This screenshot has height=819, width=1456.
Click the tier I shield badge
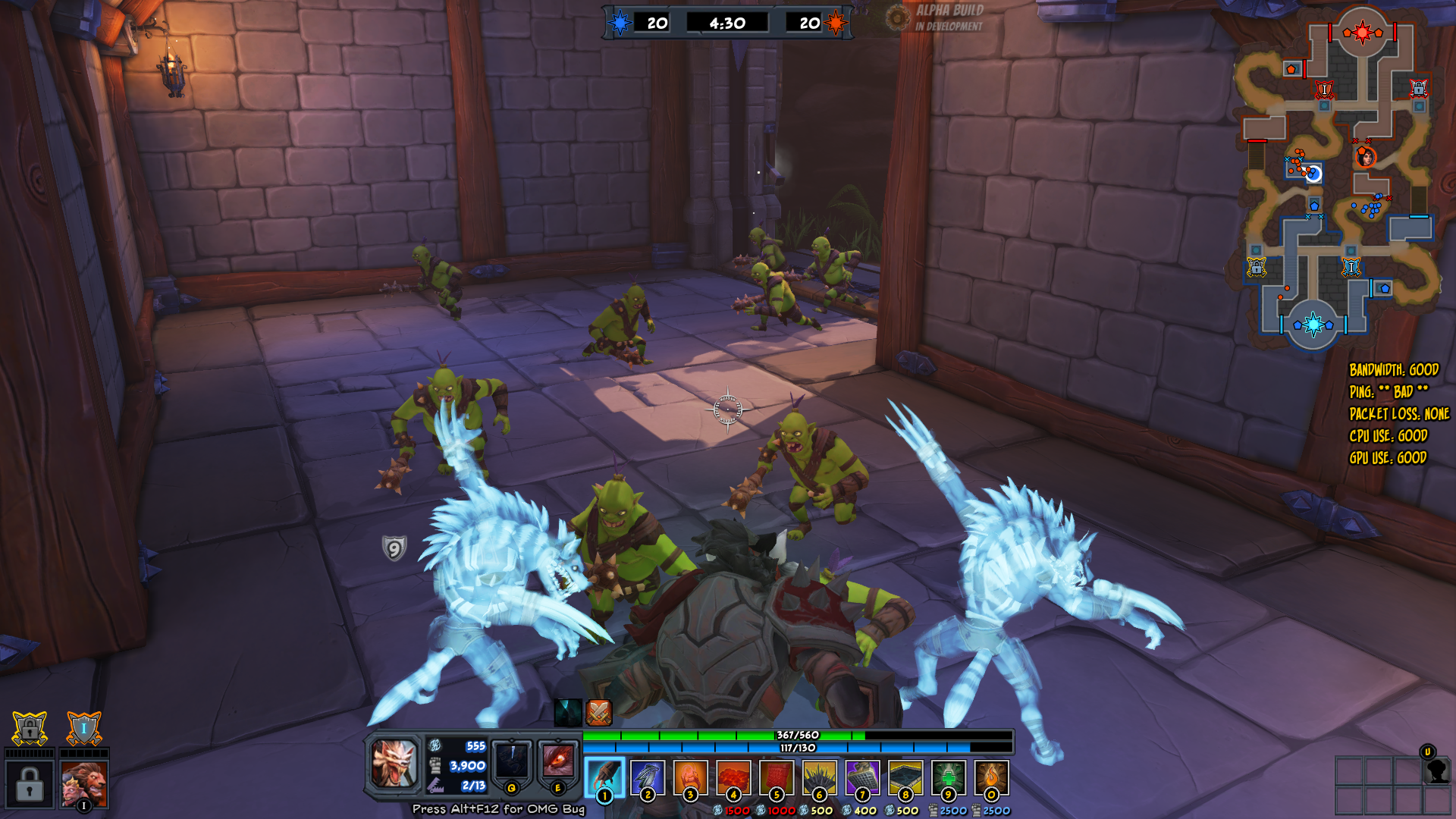click(x=84, y=729)
